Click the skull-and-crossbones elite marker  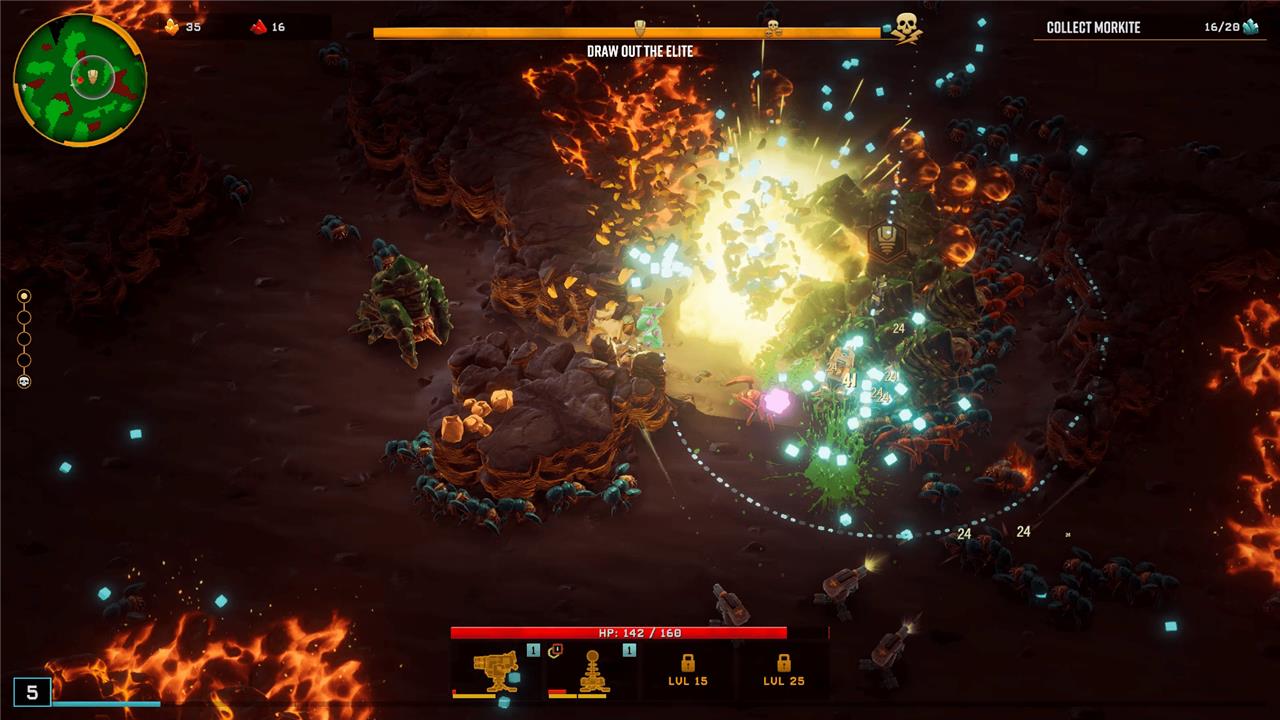[x=905, y=27]
